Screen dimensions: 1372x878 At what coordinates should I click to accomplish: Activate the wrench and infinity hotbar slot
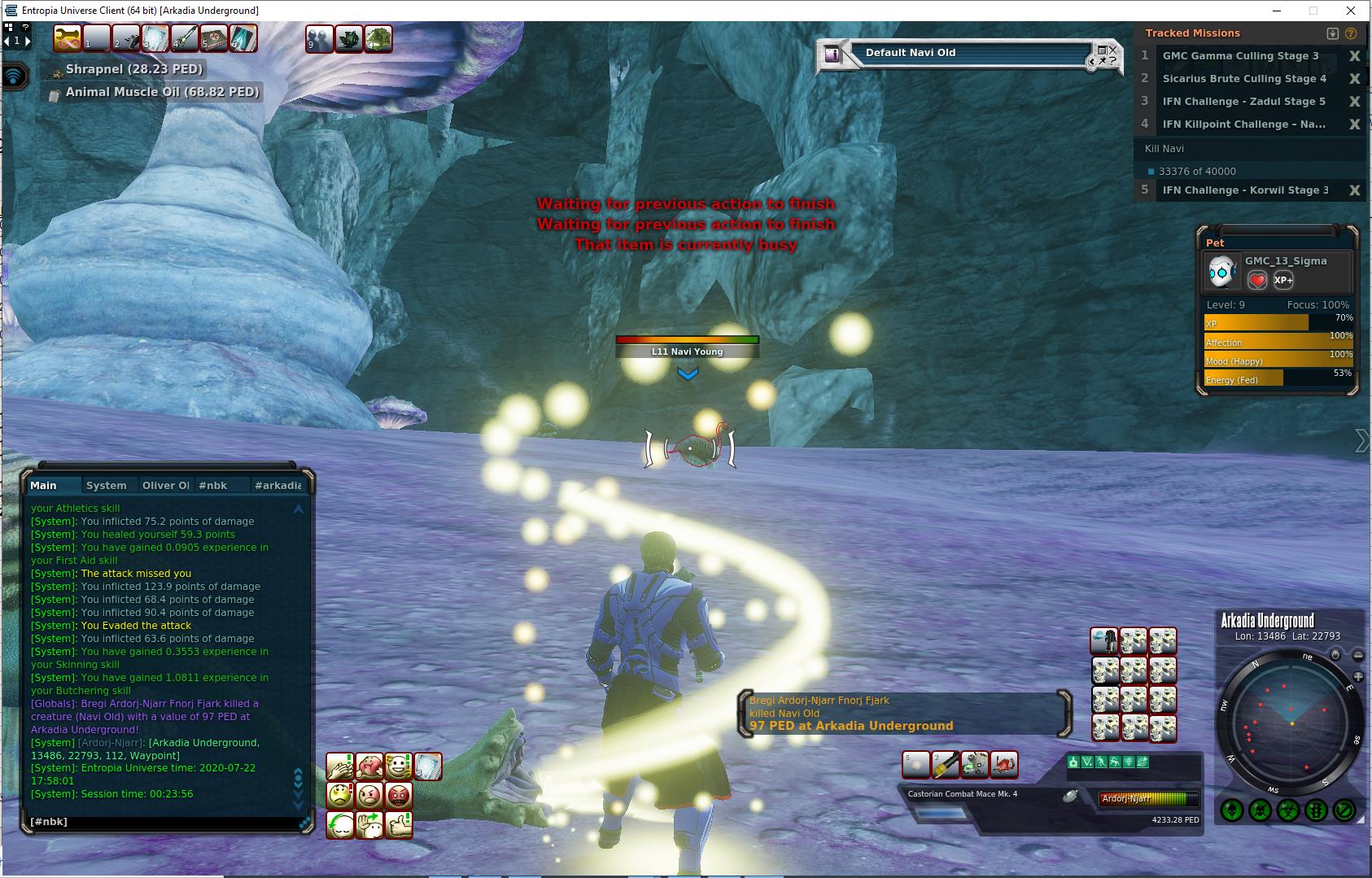(68, 38)
